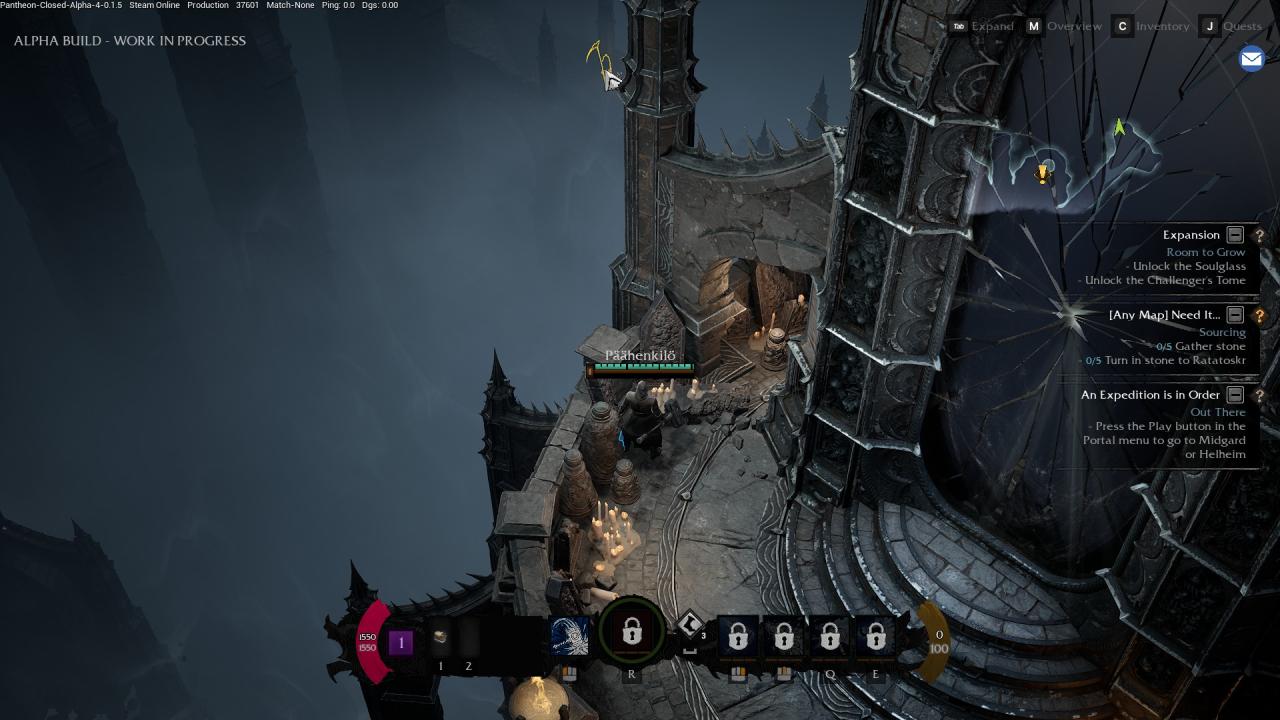Show help for the Expansion quest
Screen dimensions: 1280x720
pos(1259,236)
